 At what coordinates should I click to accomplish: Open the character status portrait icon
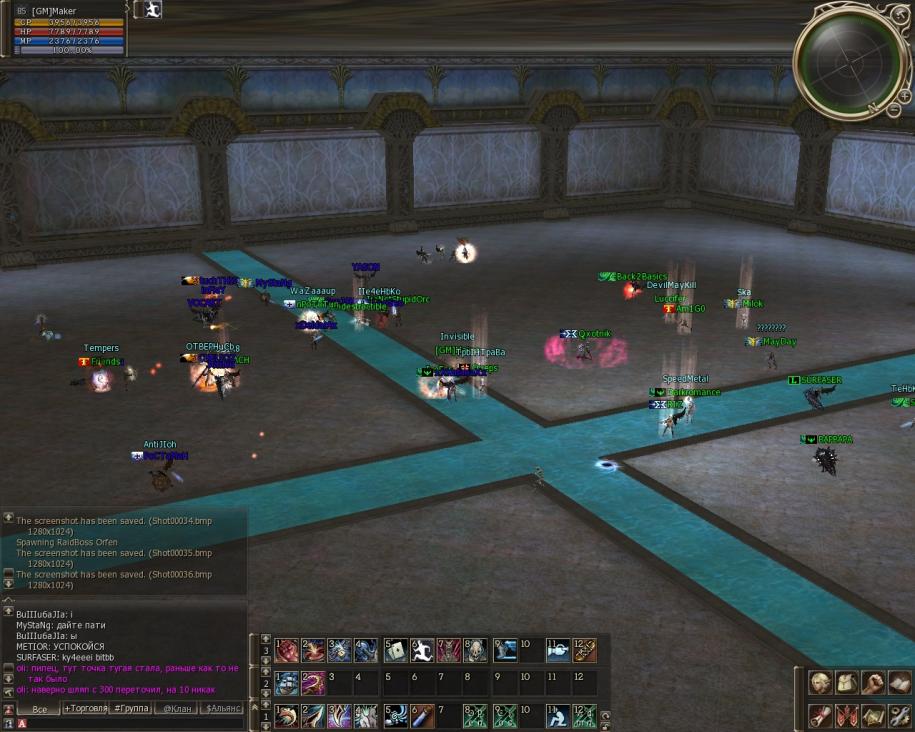pos(820,683)
